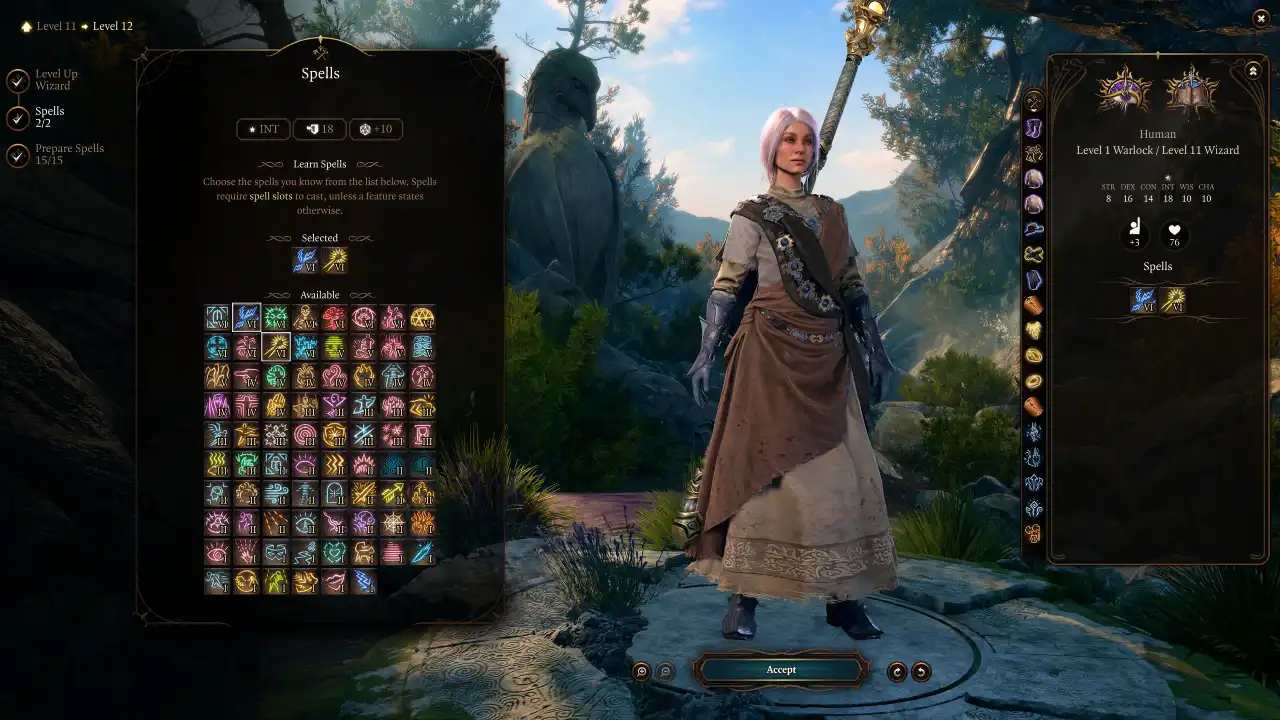The image size is (1280, 720).
Task: Select the yellow dome spell in Available
Action: (x=423, y=318)
